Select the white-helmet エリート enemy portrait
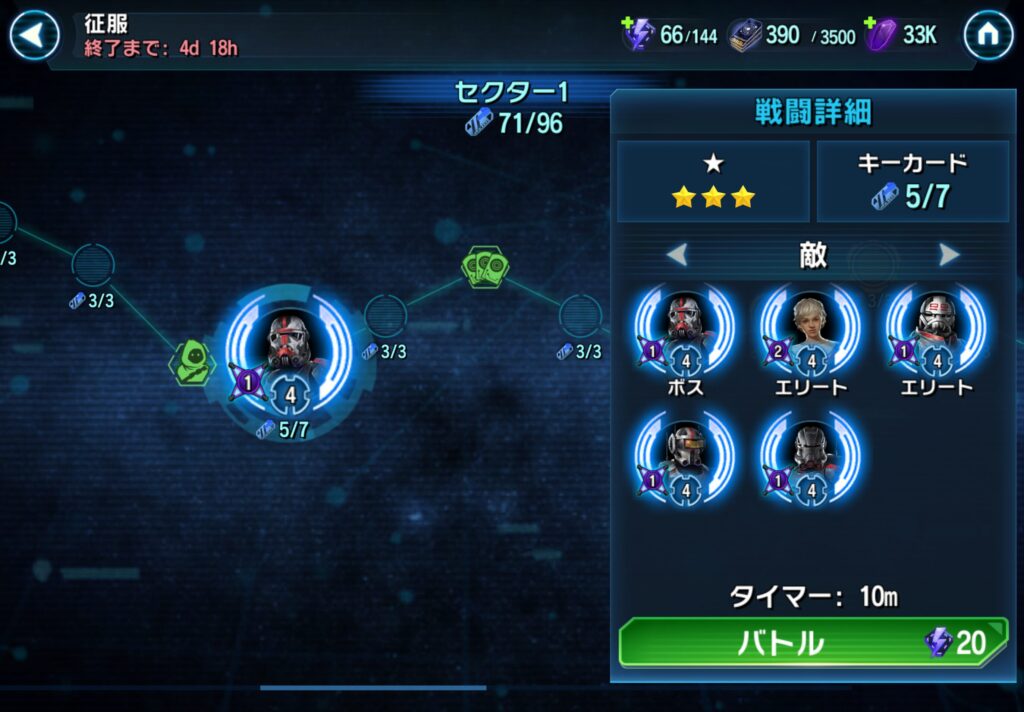This screenshot has width=1024, height=712. click(x=935, y=330)
